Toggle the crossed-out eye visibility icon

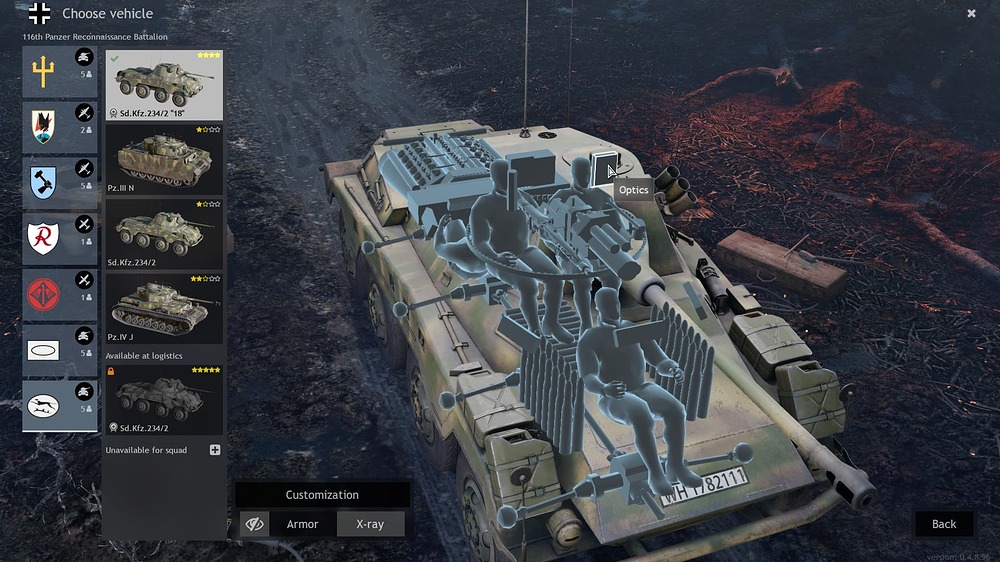pyautogui.click(x=254, y=524)
